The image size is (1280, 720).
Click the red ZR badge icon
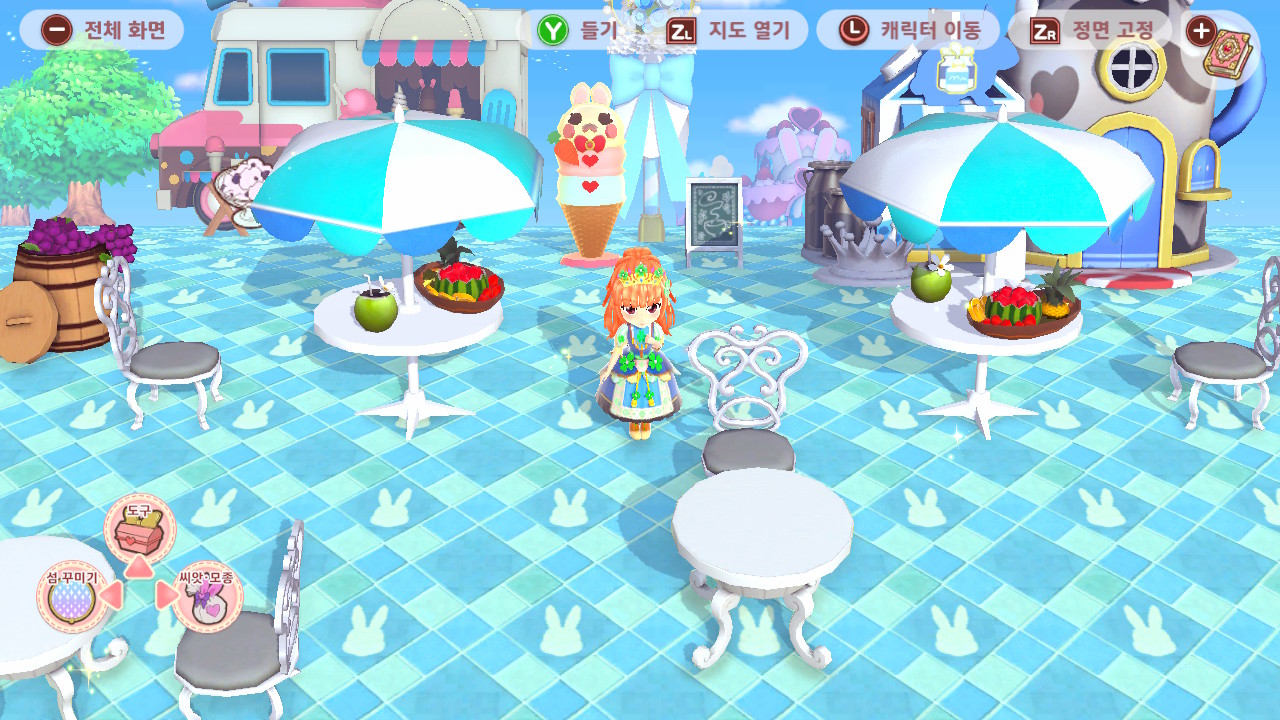click(x=1048, y=29)
